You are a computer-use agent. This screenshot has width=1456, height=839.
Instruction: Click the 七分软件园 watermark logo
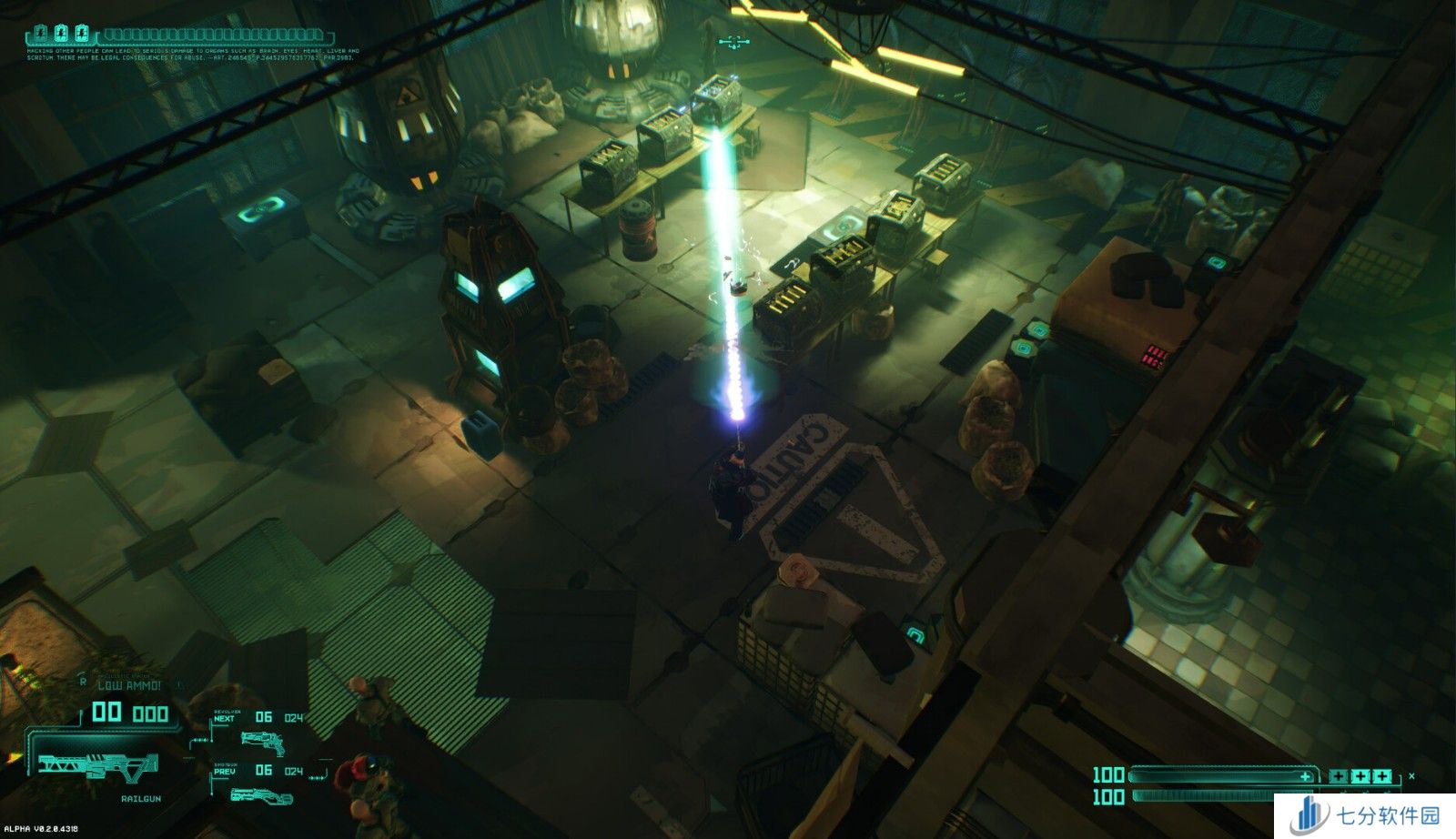(x=1365, y=814)
